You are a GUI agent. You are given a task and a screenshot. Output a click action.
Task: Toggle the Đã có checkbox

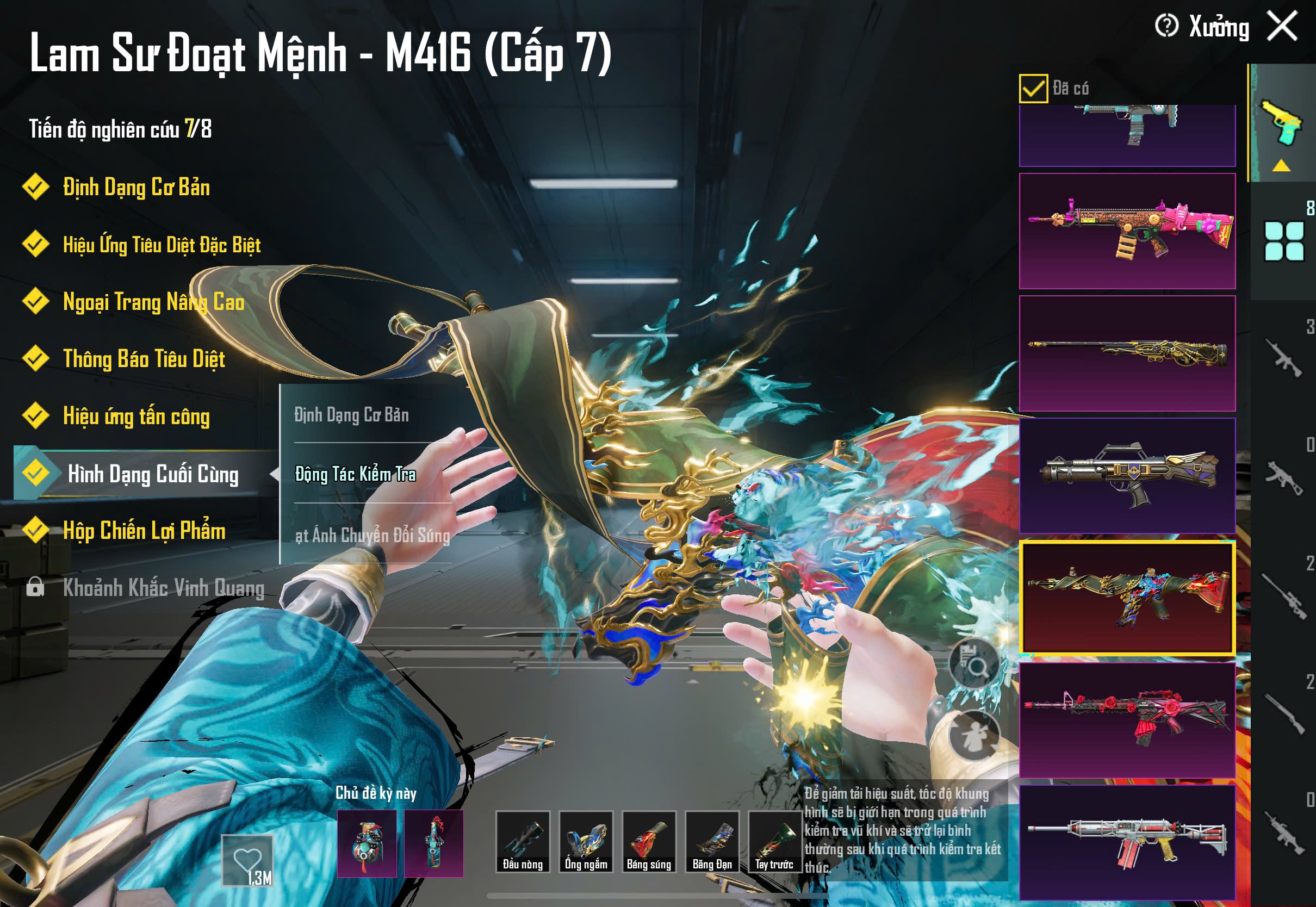click(1033, 89)
